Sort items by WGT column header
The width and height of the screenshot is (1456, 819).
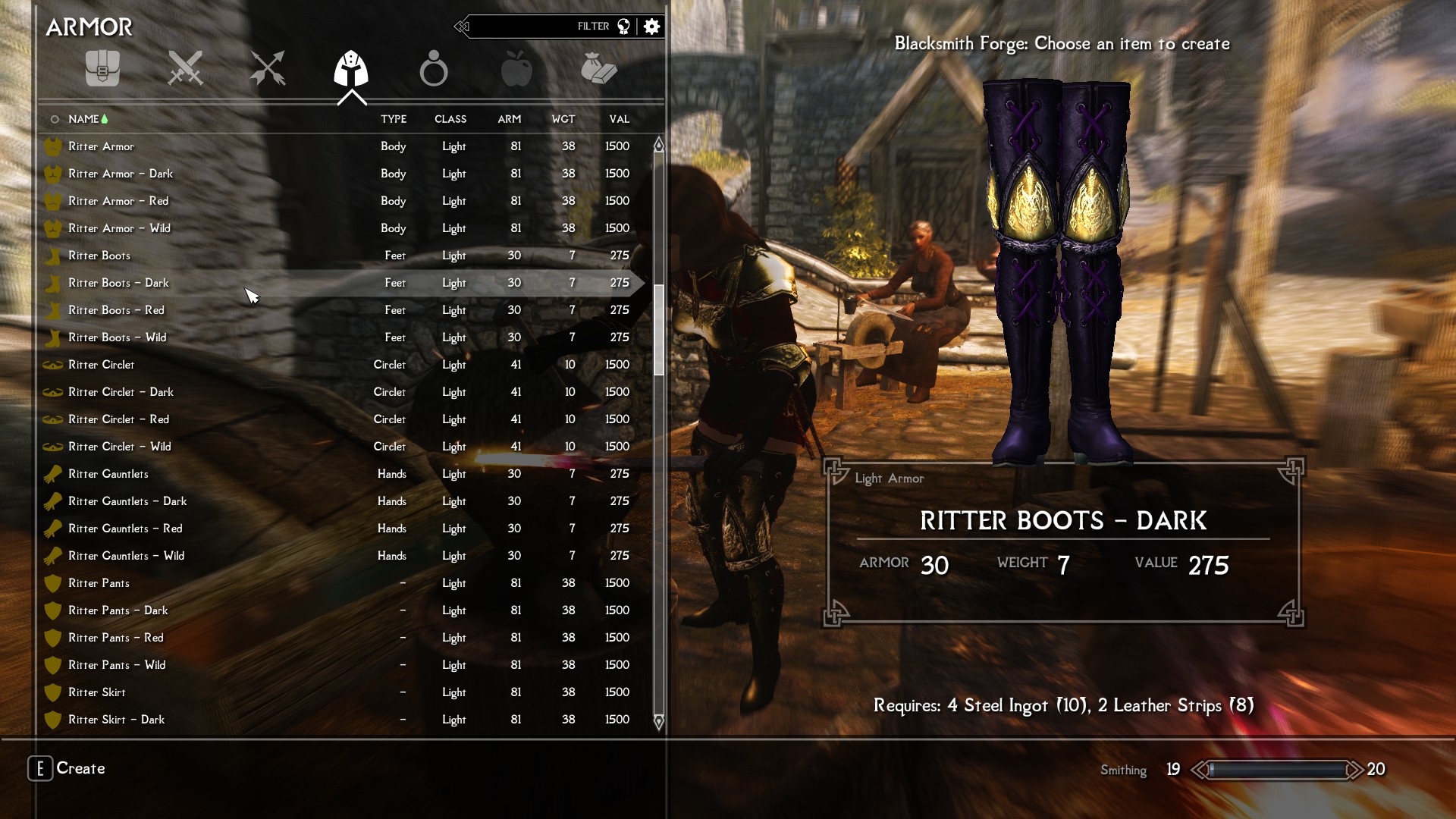tap(563, 119)
